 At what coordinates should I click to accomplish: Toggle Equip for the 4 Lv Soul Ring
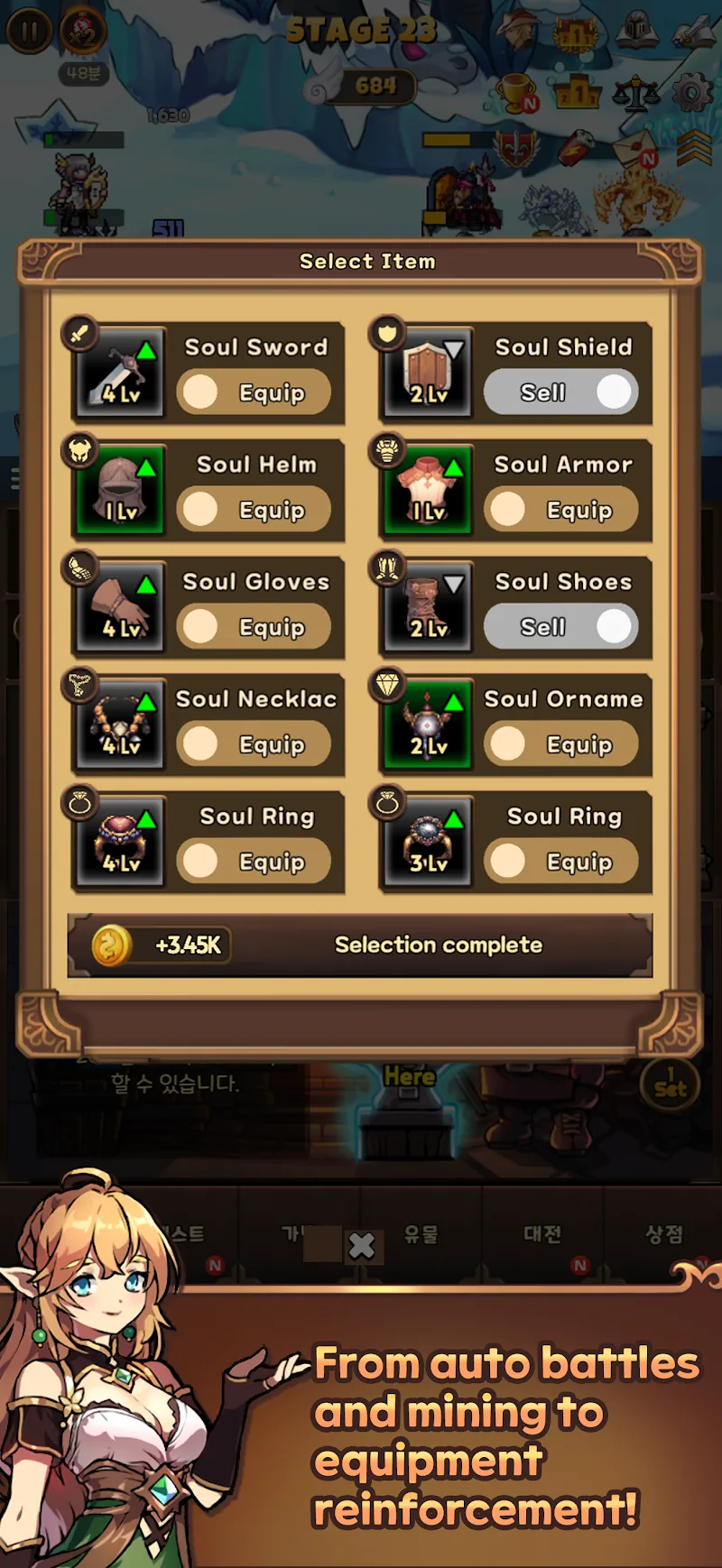(x=254, y=862)
